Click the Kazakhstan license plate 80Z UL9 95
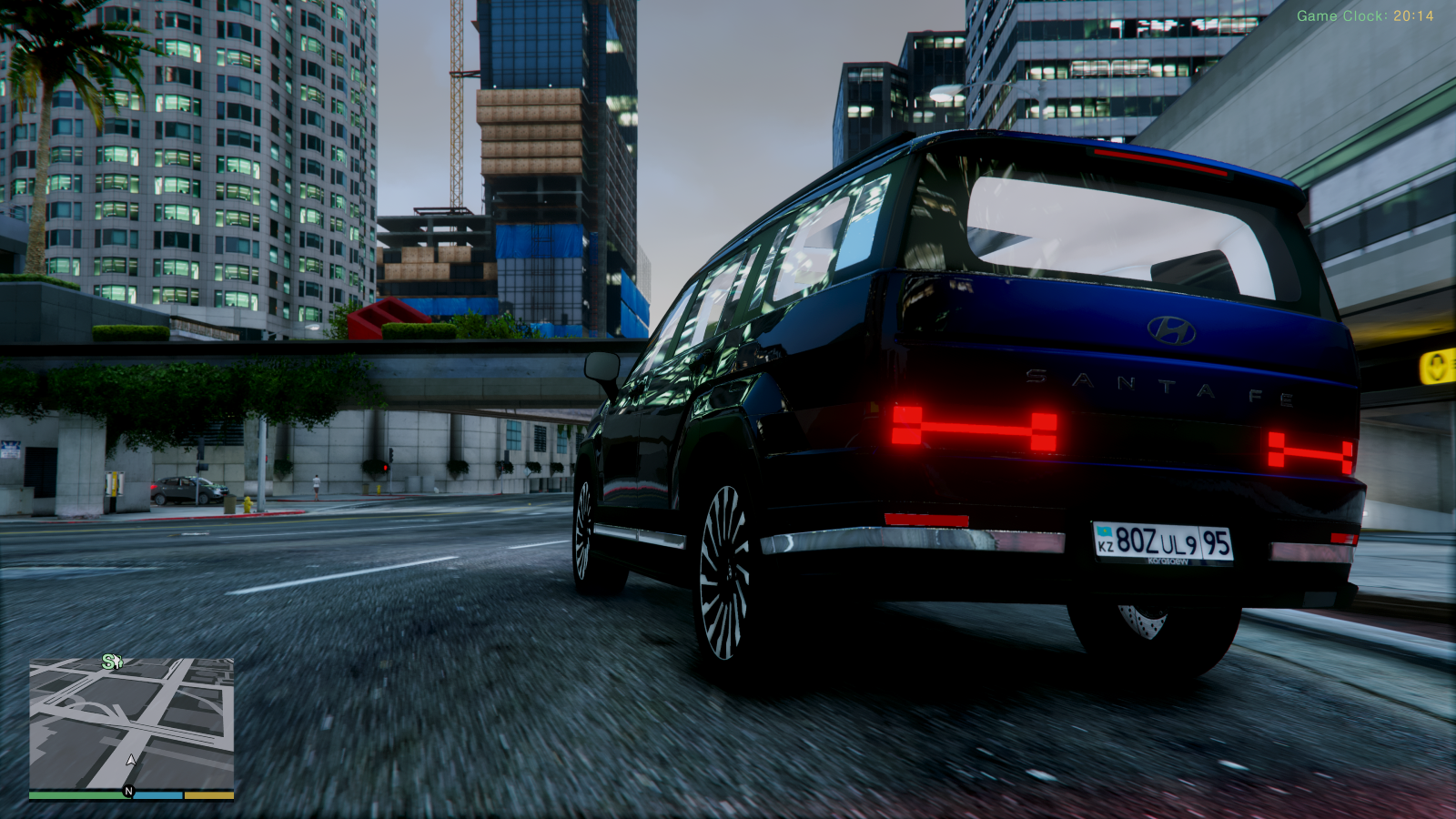 1162,541
